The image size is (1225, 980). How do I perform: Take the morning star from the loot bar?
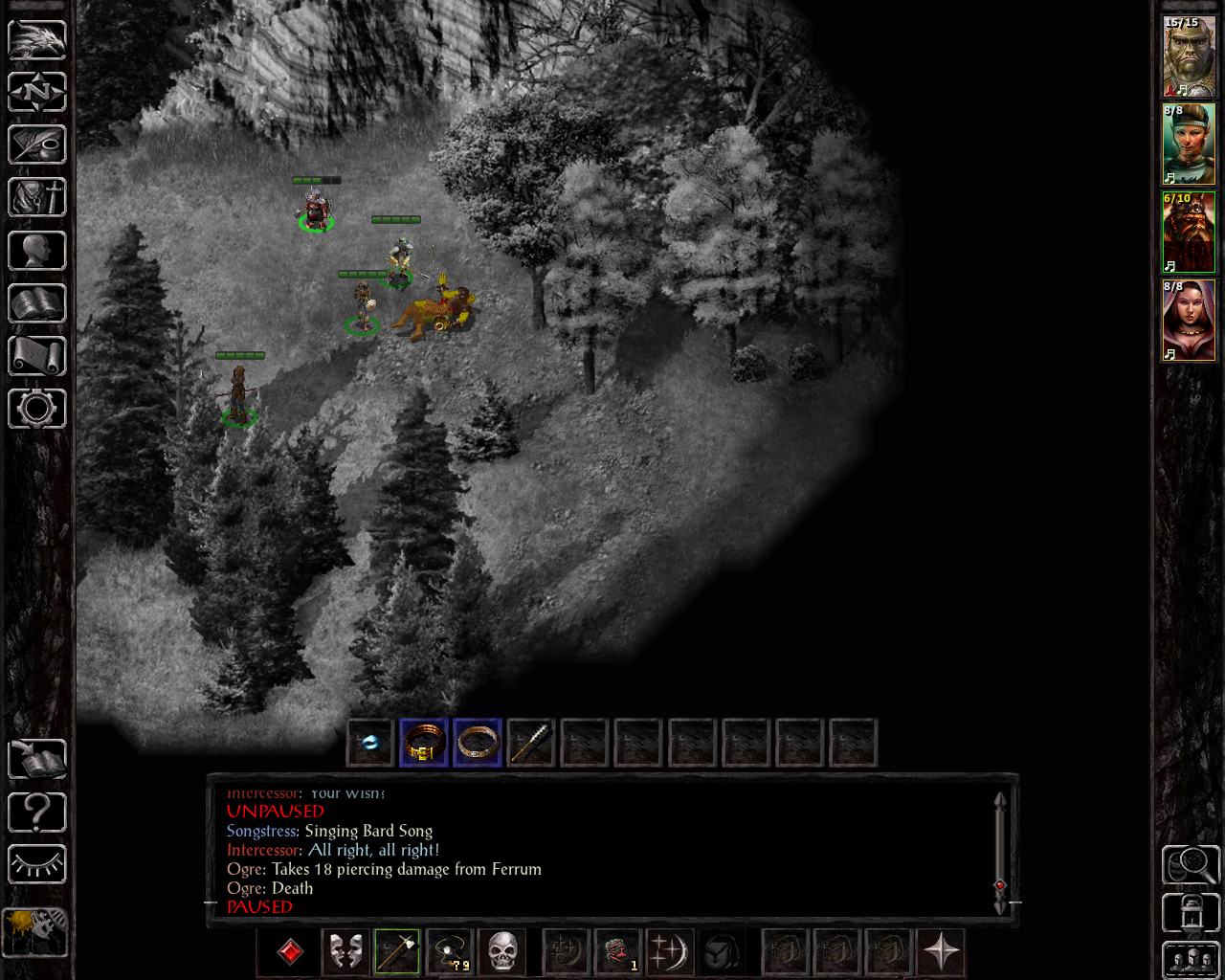tap(531, 743)
